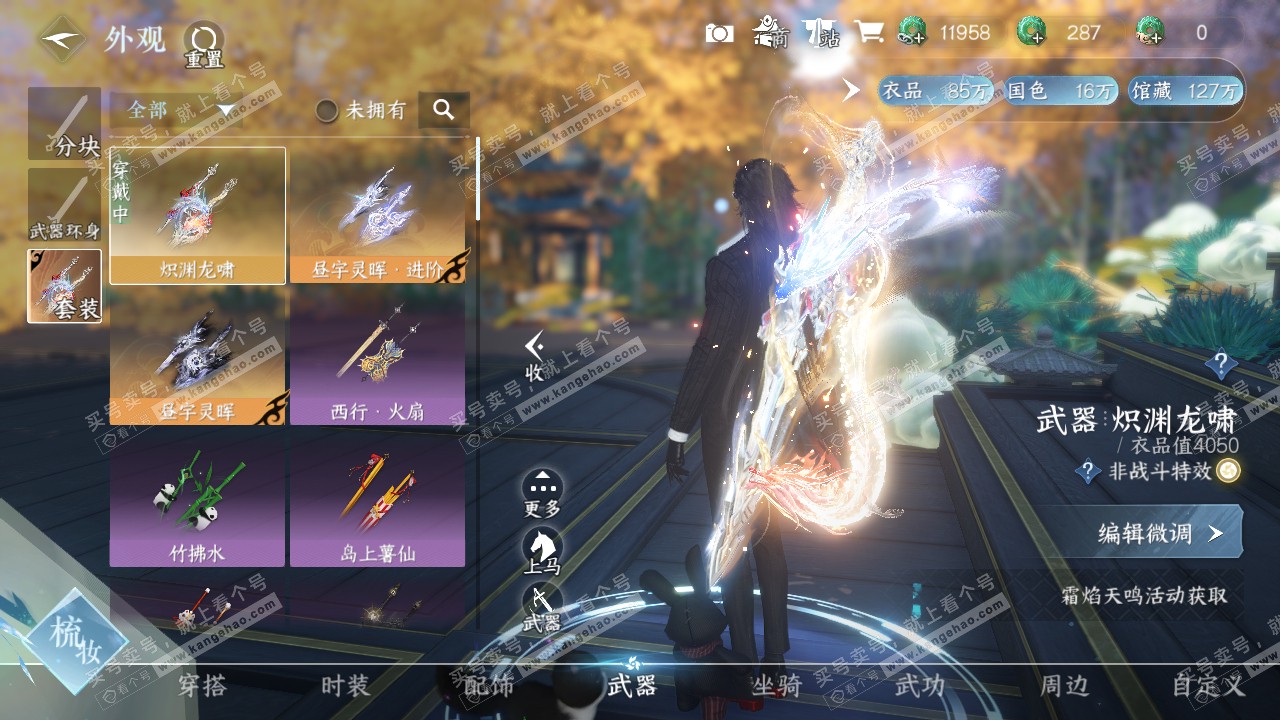
Task: Click the 重置 reset button
Action: click(x=204, y=45)
